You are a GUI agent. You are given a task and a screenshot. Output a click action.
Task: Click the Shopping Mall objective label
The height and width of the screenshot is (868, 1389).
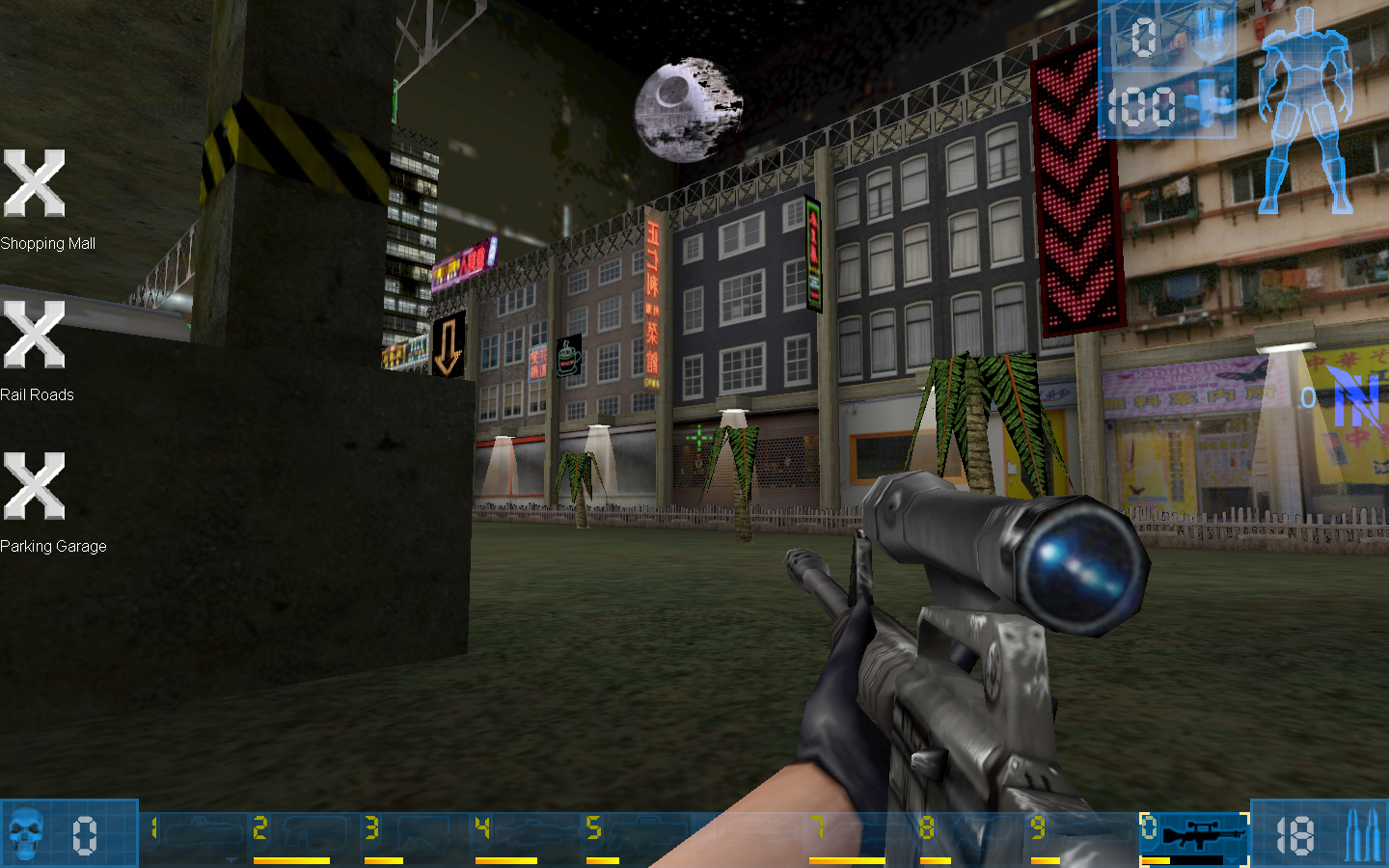pos(48,243)
